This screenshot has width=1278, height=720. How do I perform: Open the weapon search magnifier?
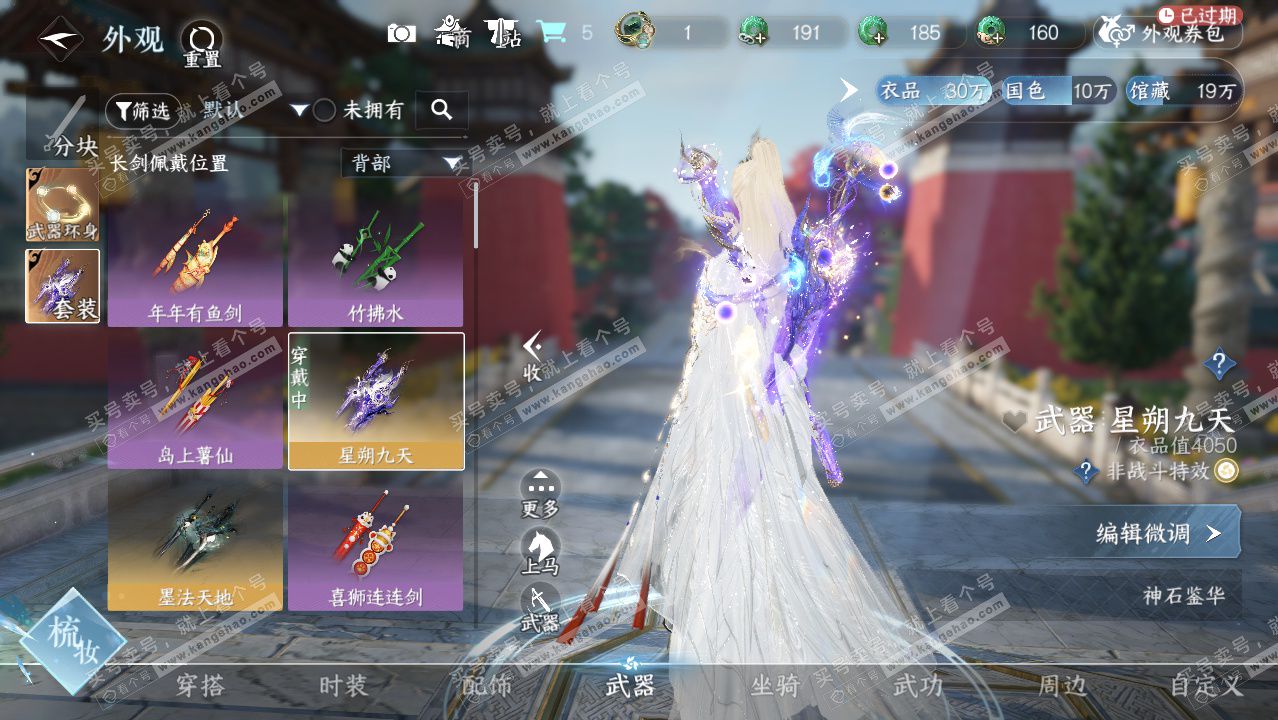(x=441, y=111)
